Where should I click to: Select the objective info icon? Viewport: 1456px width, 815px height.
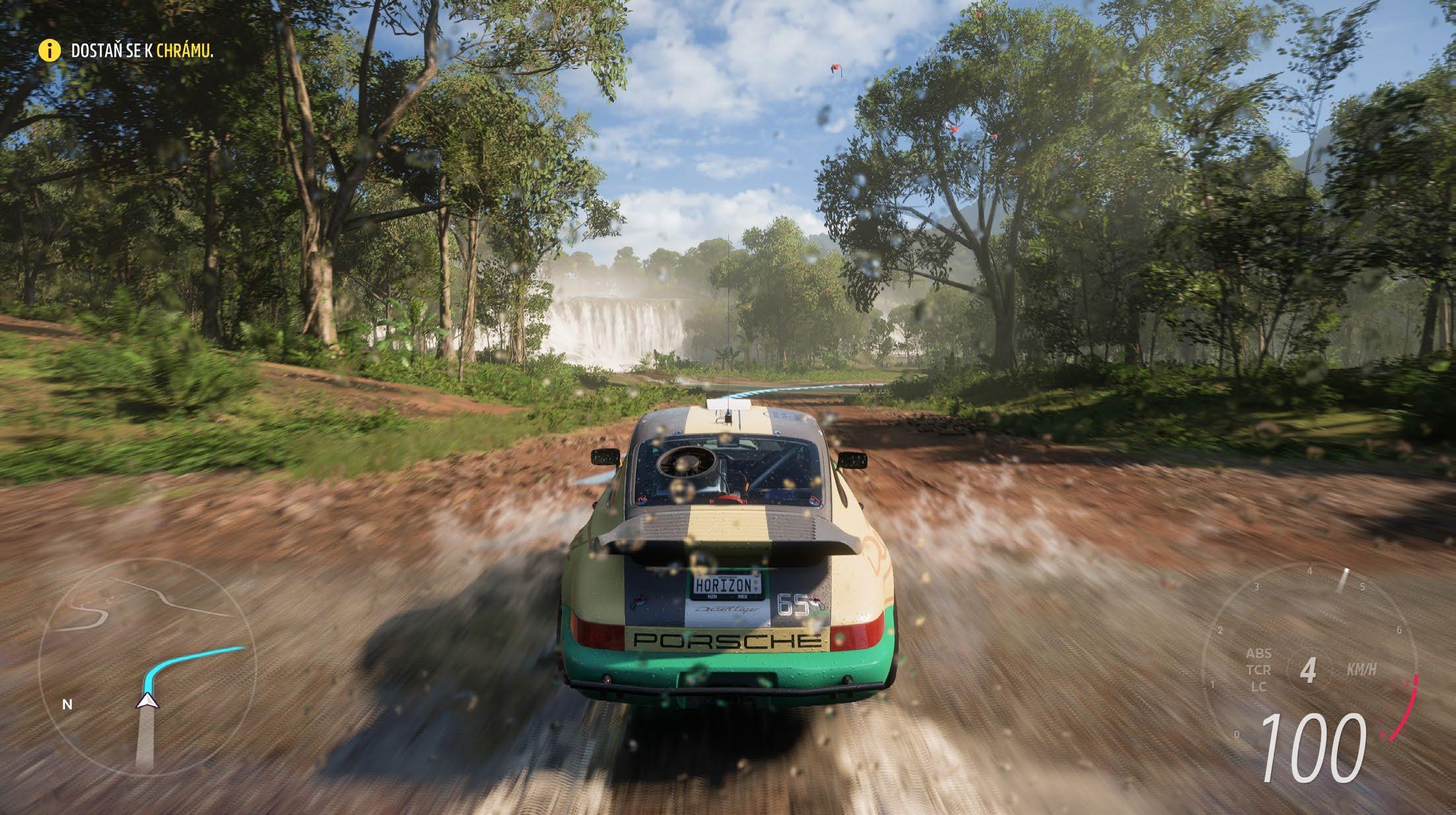48,51
